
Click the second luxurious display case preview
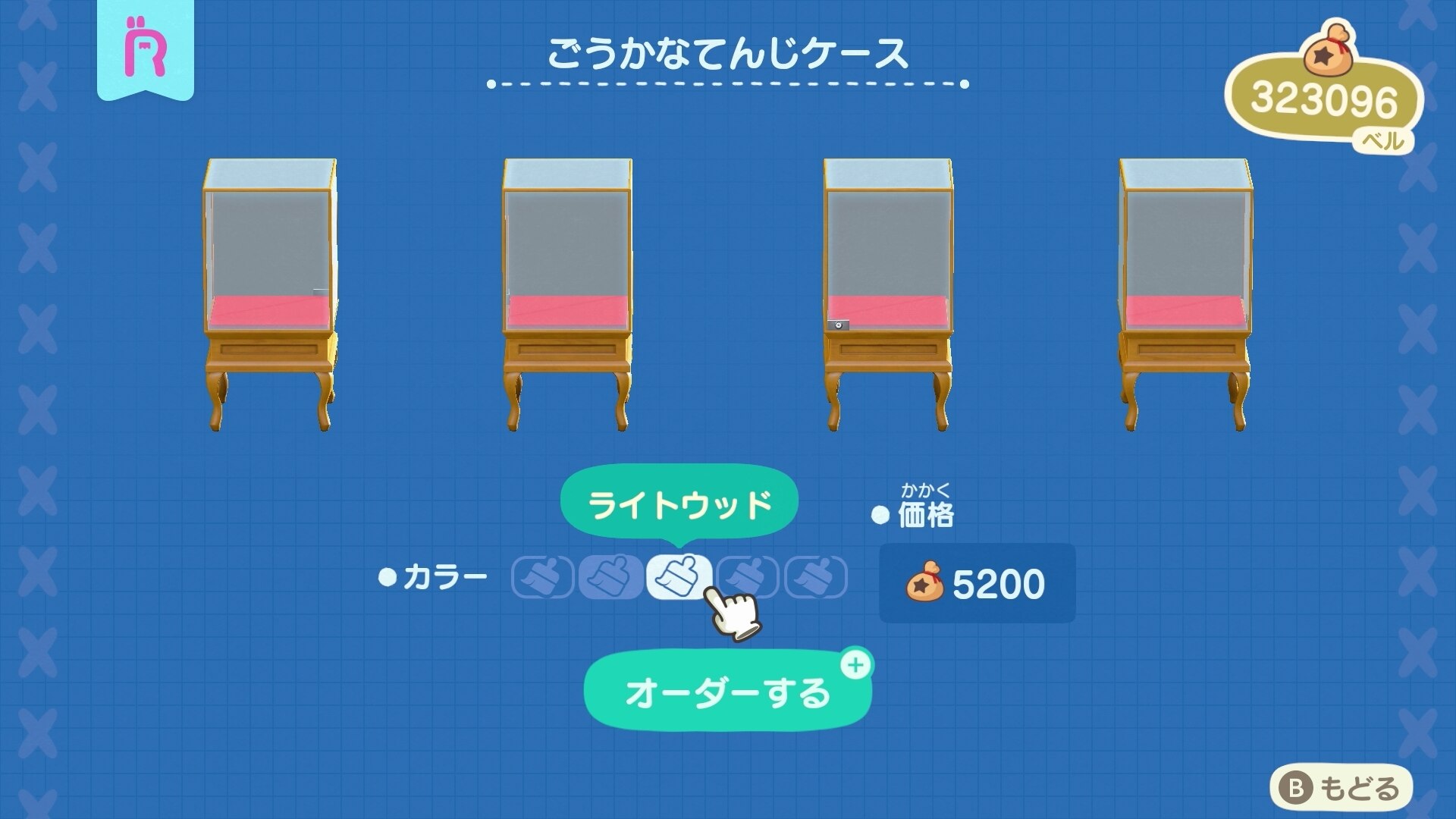point(567,292)
